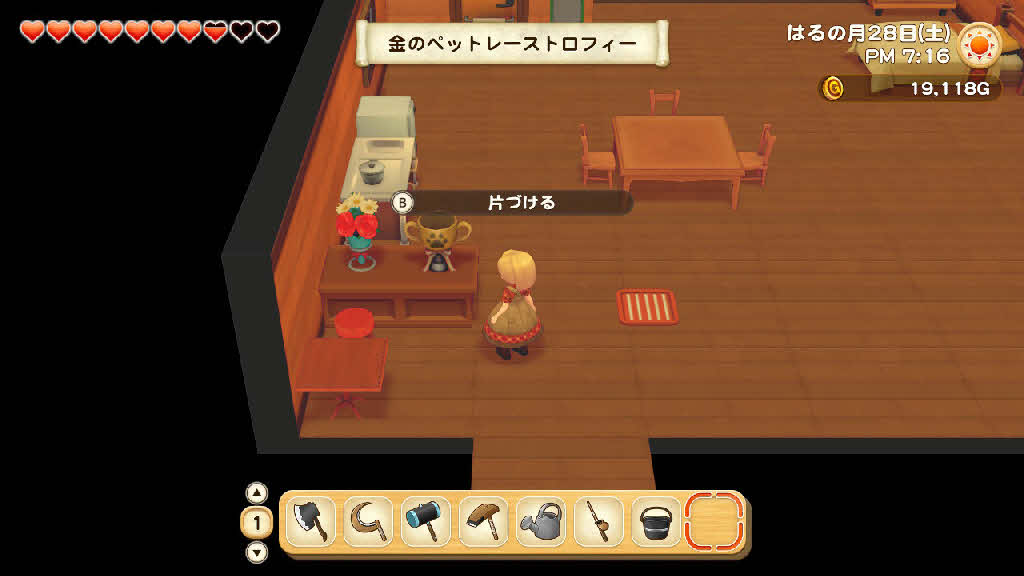Select the sickle tool slot
The height and width of the screenshot is (576, 1024).
click(x=368, y=521)
